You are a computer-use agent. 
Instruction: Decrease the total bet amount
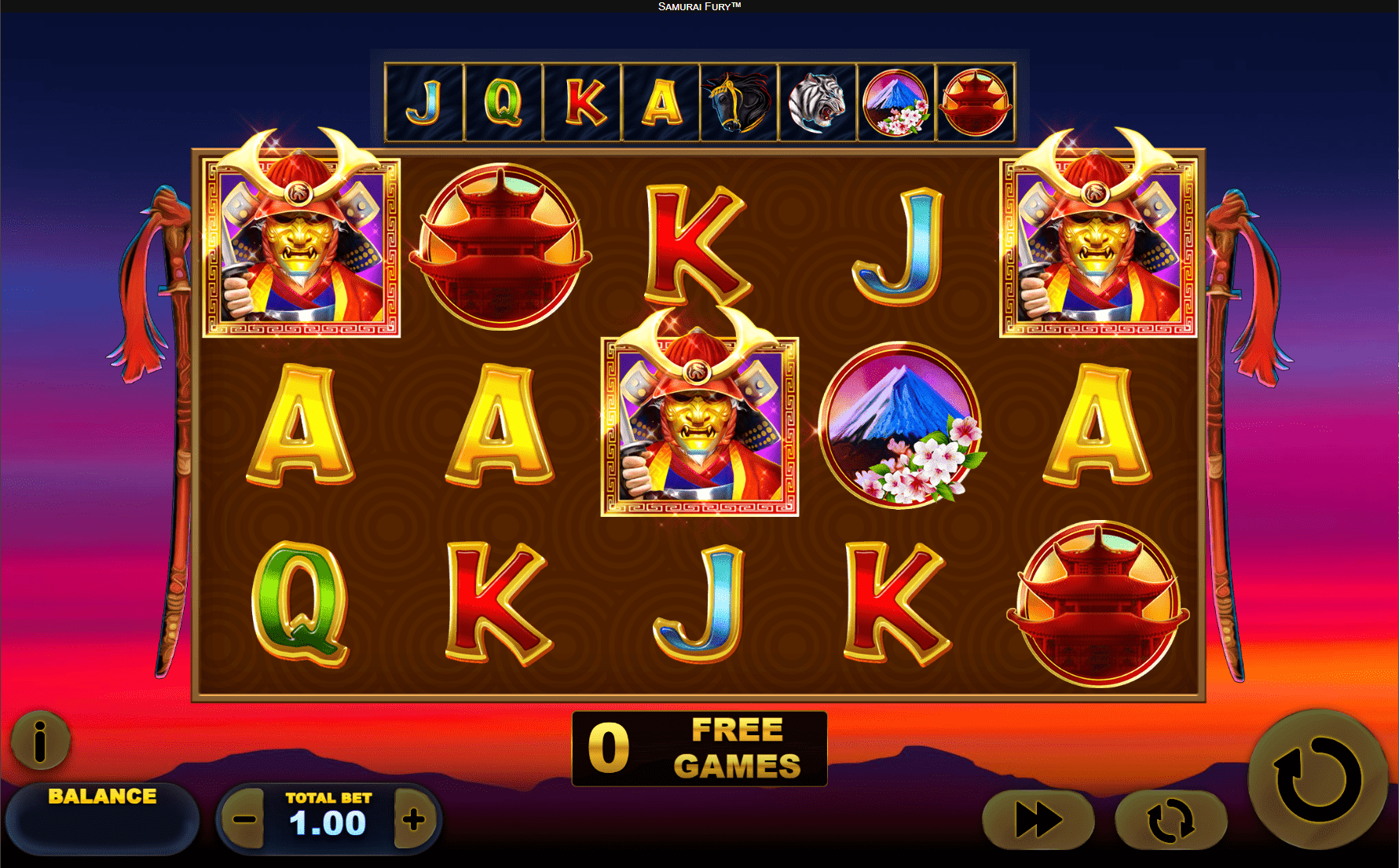click(245, 820)
